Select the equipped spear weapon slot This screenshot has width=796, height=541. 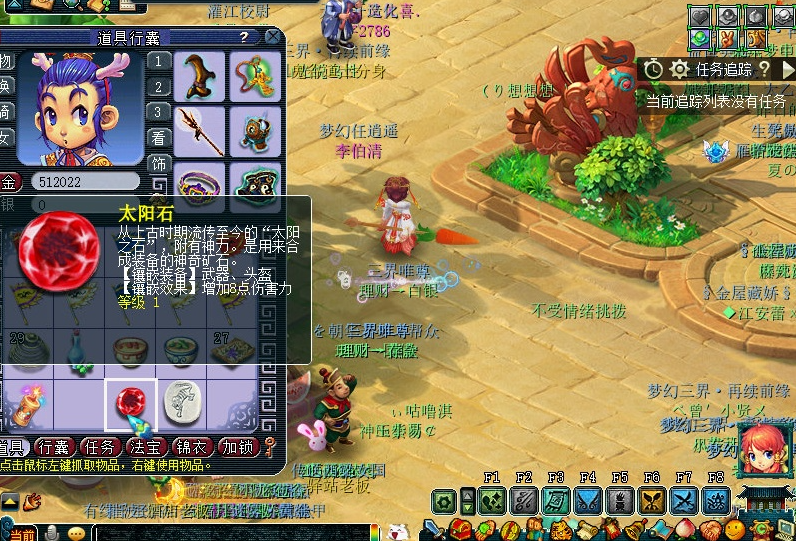click(198, 129)
